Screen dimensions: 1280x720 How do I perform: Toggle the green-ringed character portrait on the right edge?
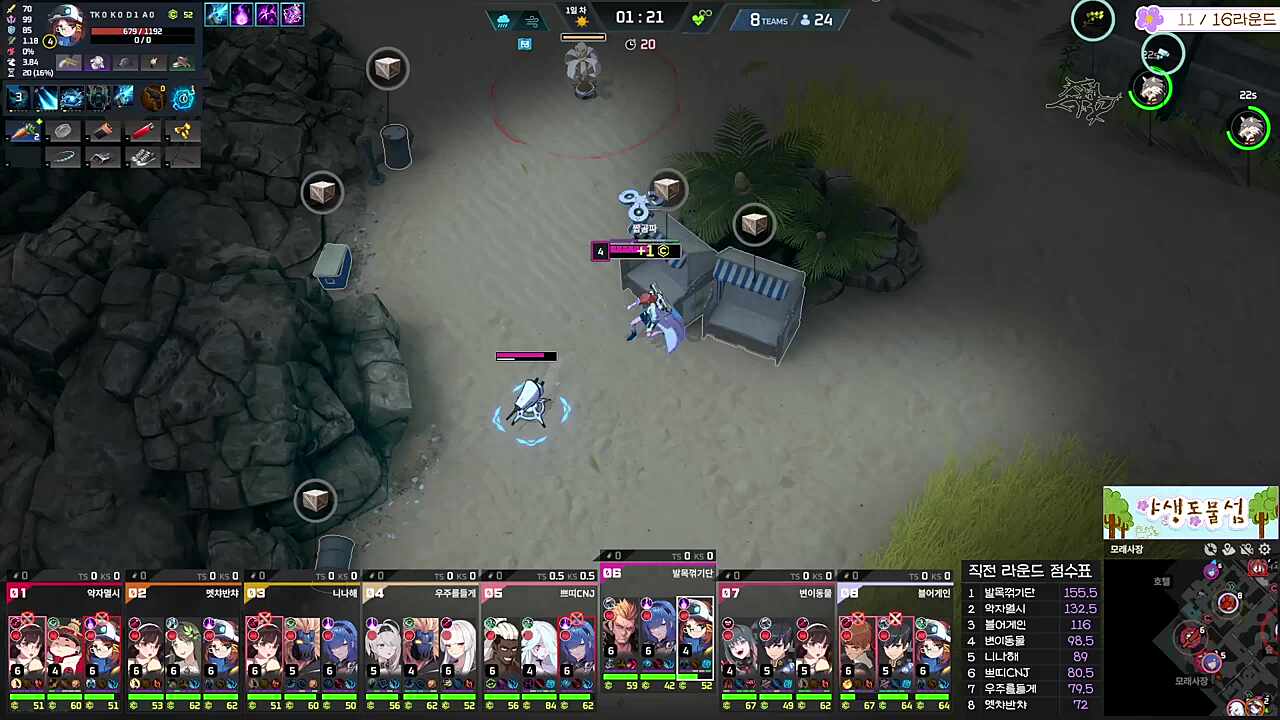point(1247,130)
